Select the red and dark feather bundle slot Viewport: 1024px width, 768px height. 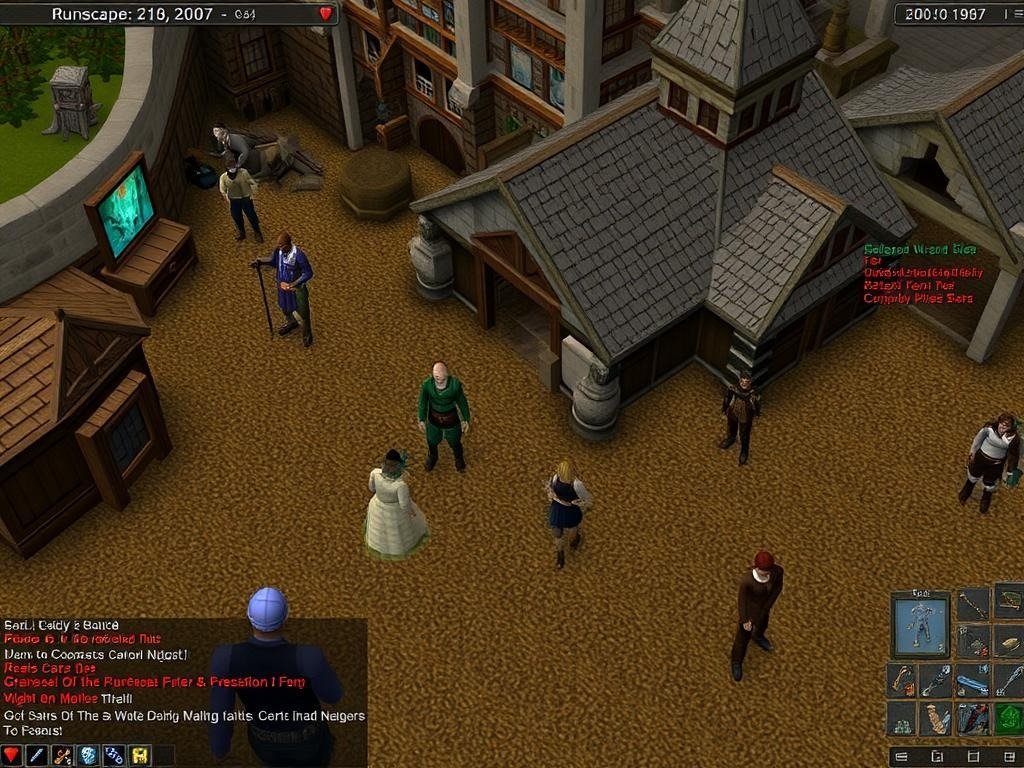pos(972,718)
